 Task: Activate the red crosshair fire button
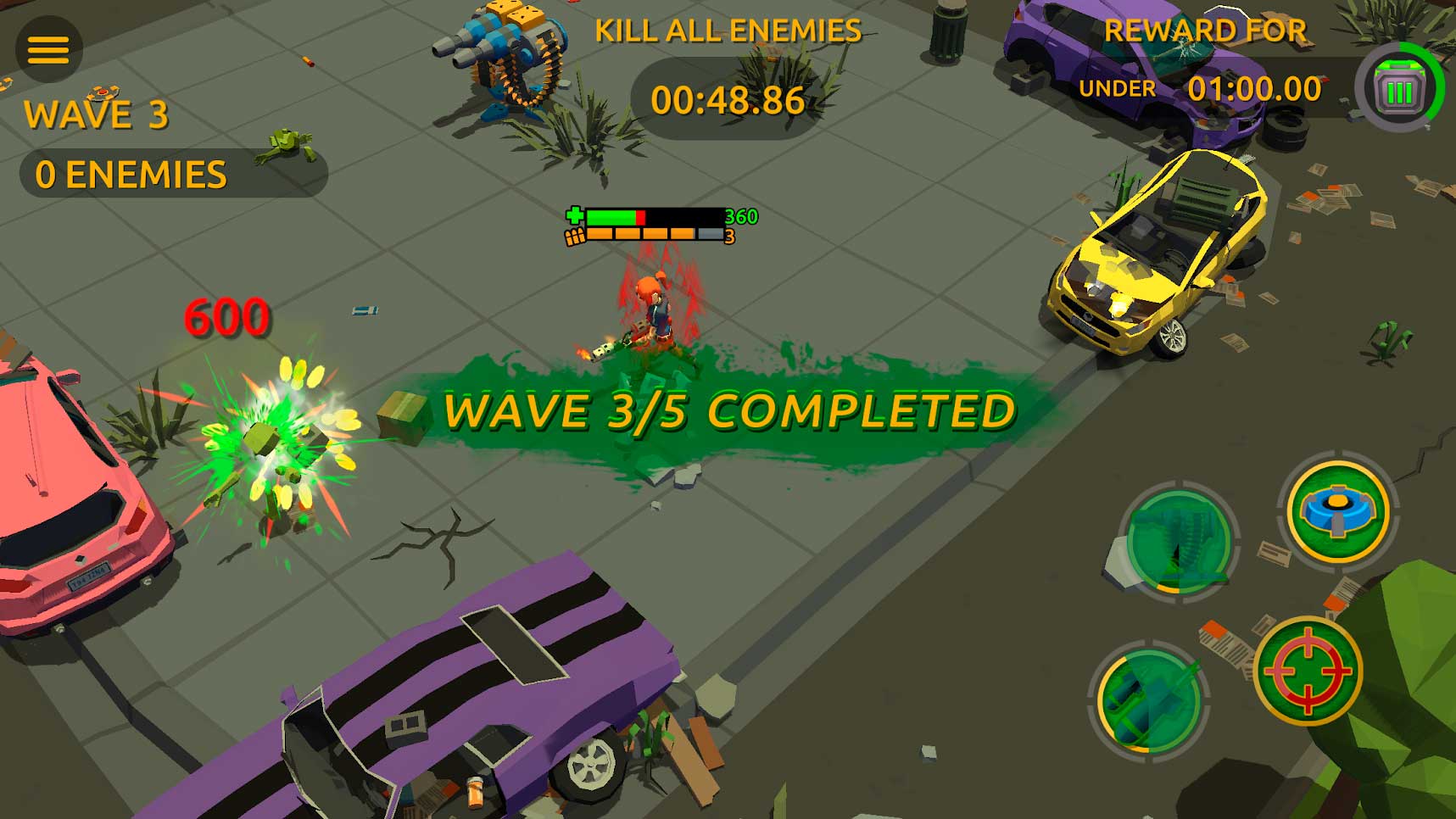1307,671
